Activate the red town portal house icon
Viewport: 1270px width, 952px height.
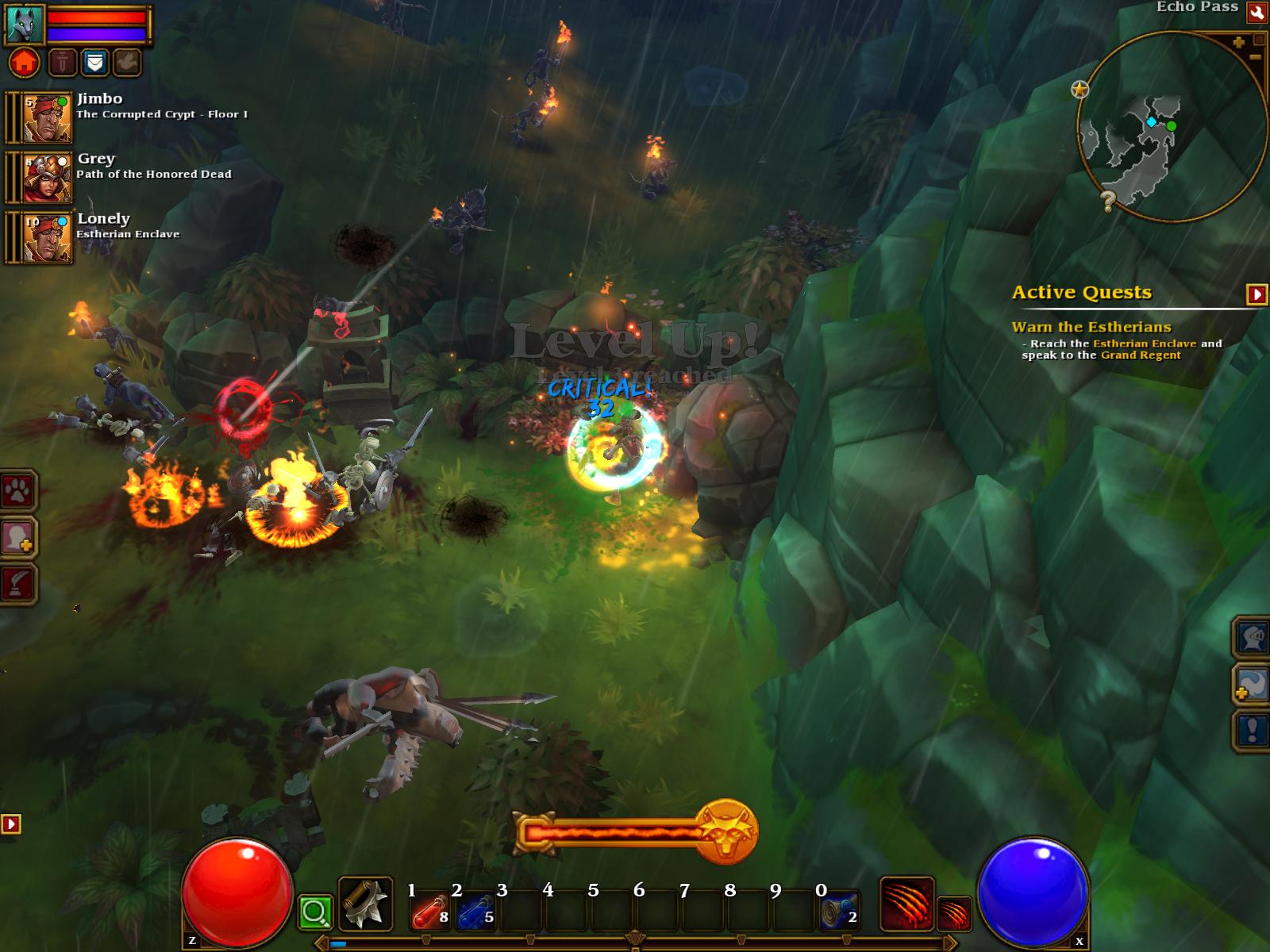pos(25,62)
